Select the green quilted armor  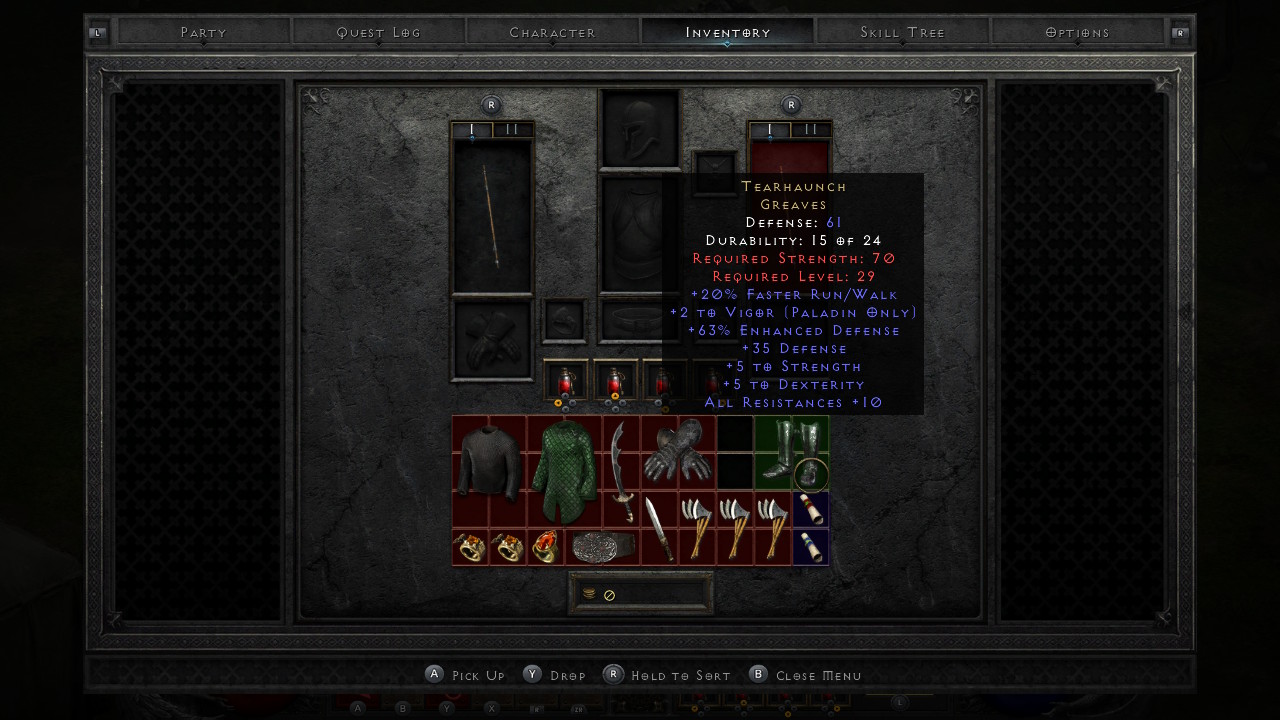564,470
